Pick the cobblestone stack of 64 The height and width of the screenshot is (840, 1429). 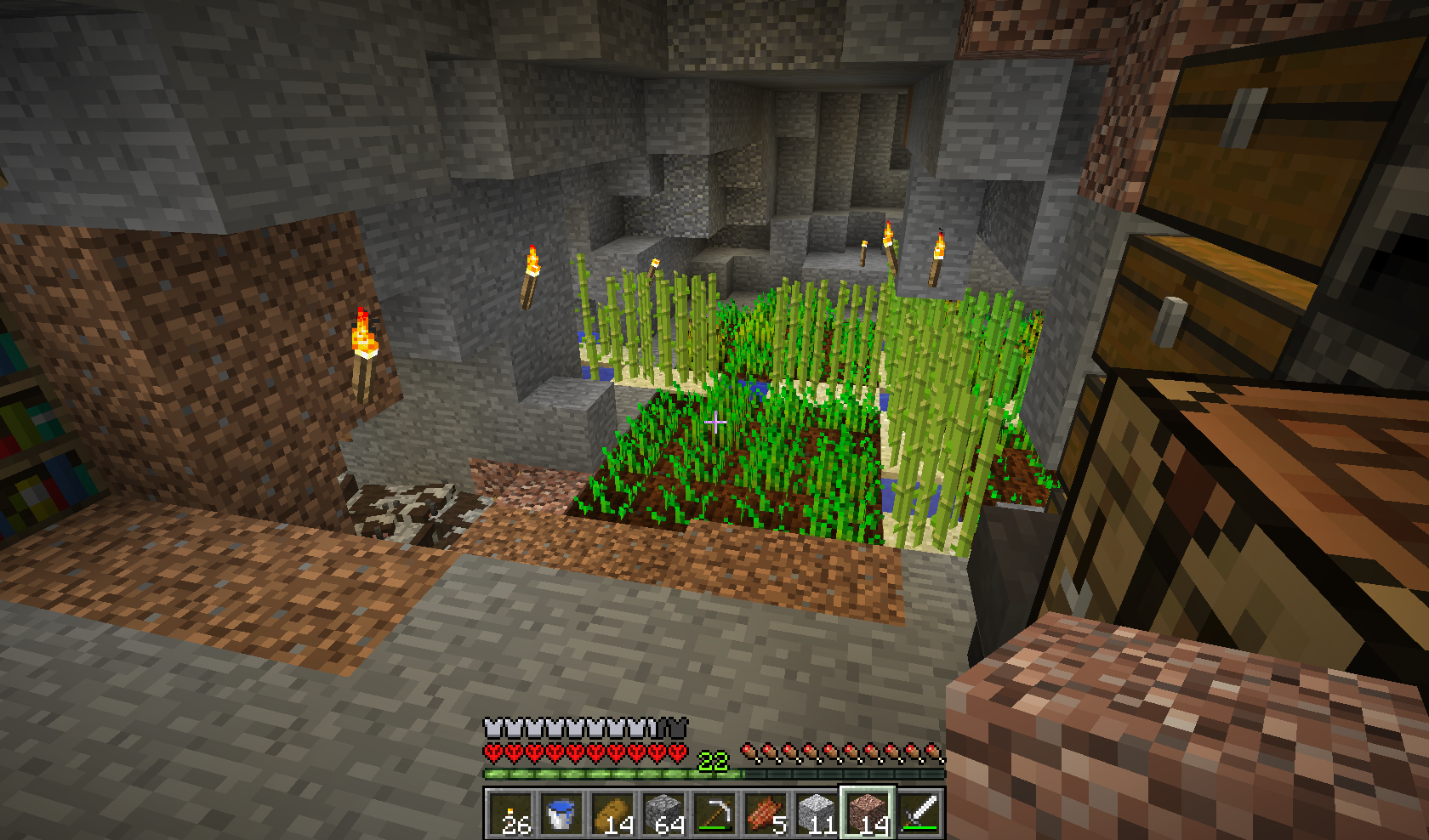[663, 814]
